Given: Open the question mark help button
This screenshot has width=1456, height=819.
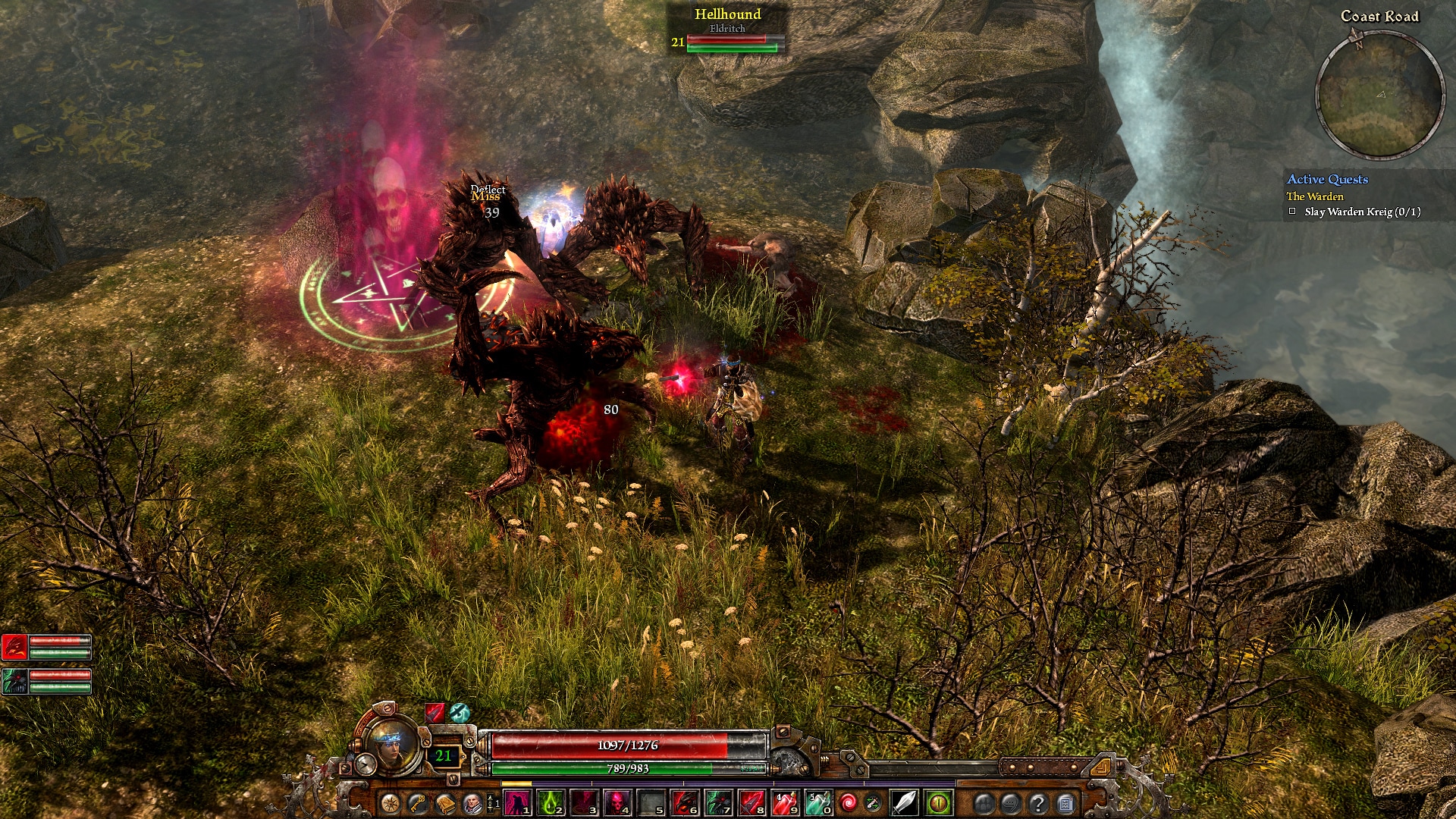Looking at the screenshot, I should pos(1038,803).
